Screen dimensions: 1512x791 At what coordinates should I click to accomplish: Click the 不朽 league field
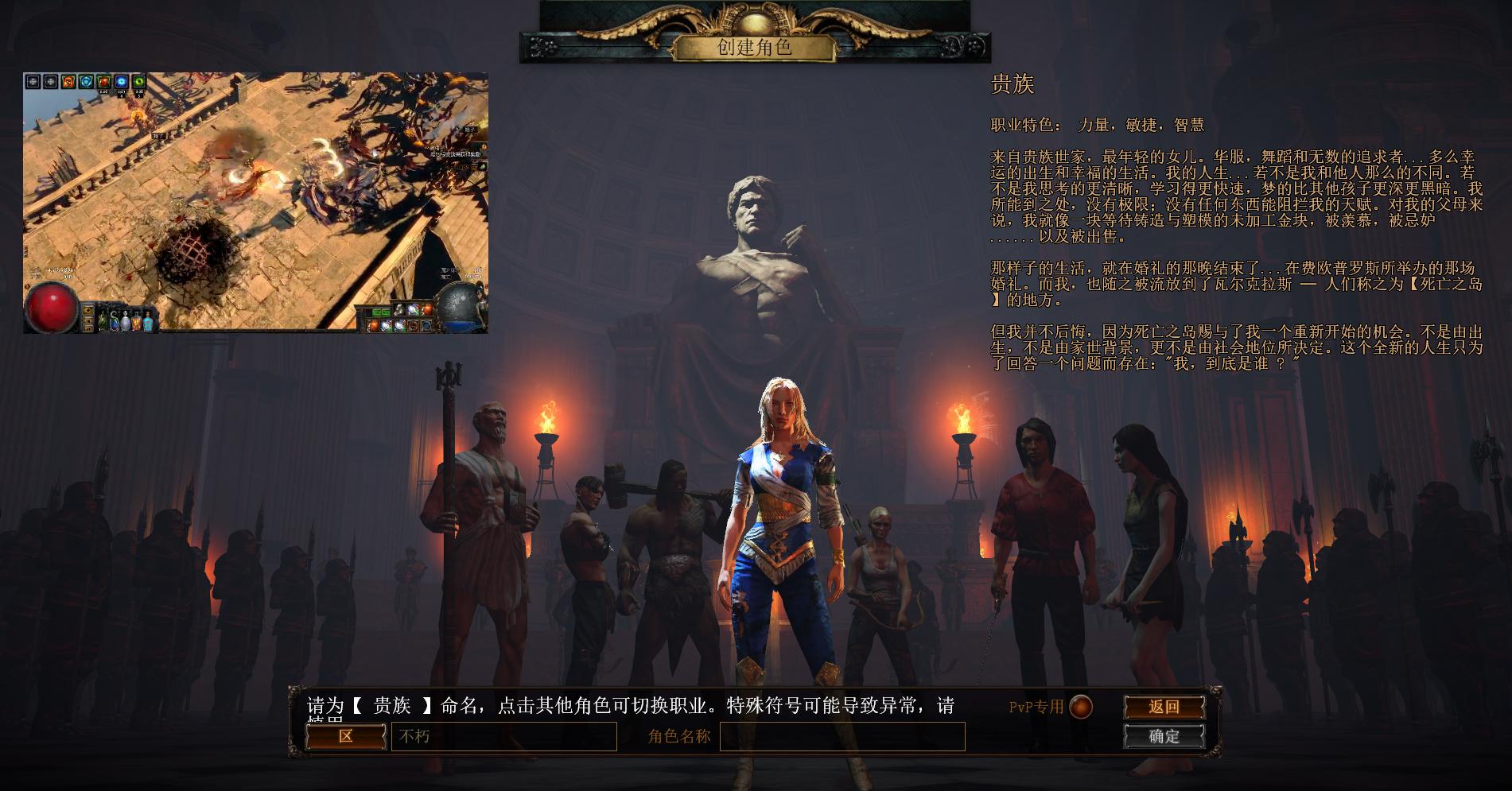tap(503, 737)
